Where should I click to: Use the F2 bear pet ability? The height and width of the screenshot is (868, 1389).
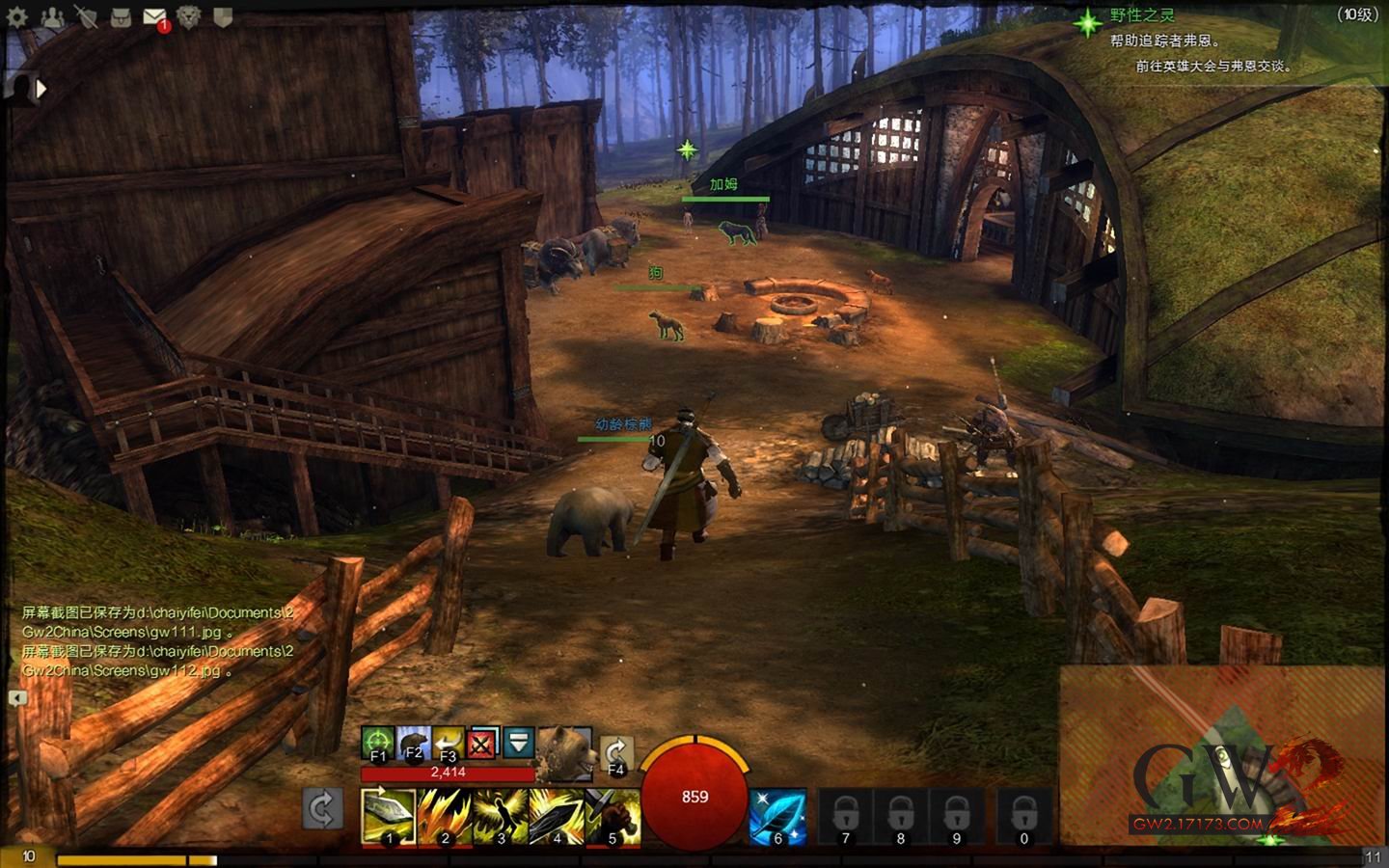coord(413,743)
